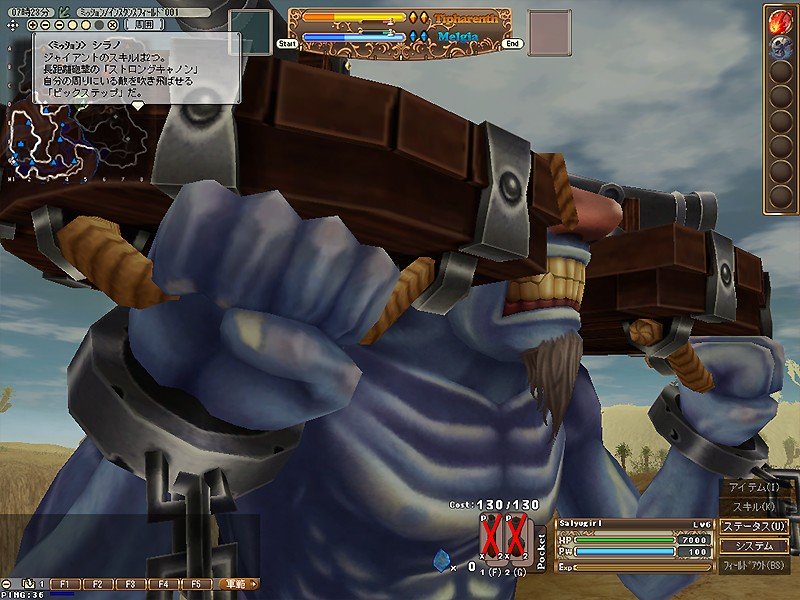Switch to the F5 chat tab
800x600 pixels.
point(196,583)
